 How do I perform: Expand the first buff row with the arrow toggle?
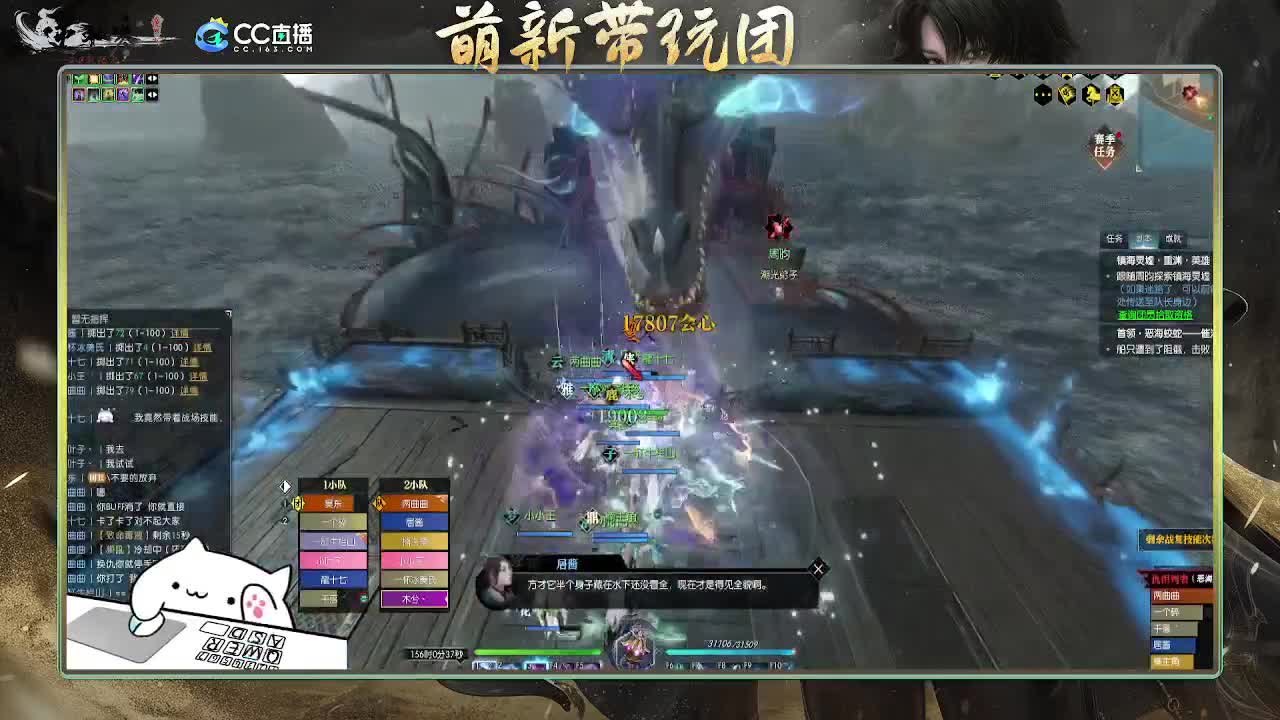point(152,79)
